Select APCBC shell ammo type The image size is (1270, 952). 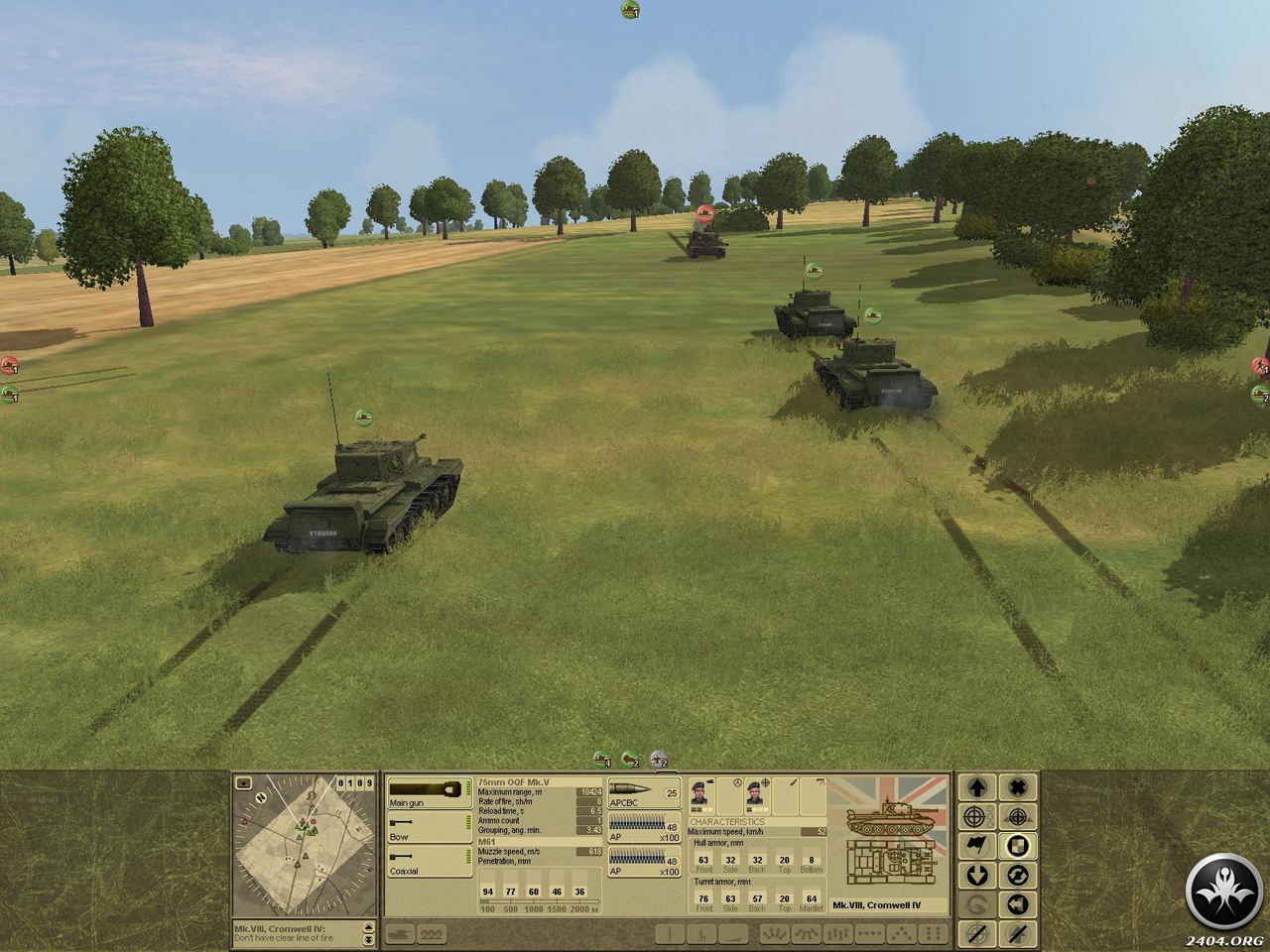click(x=643, y=794)
